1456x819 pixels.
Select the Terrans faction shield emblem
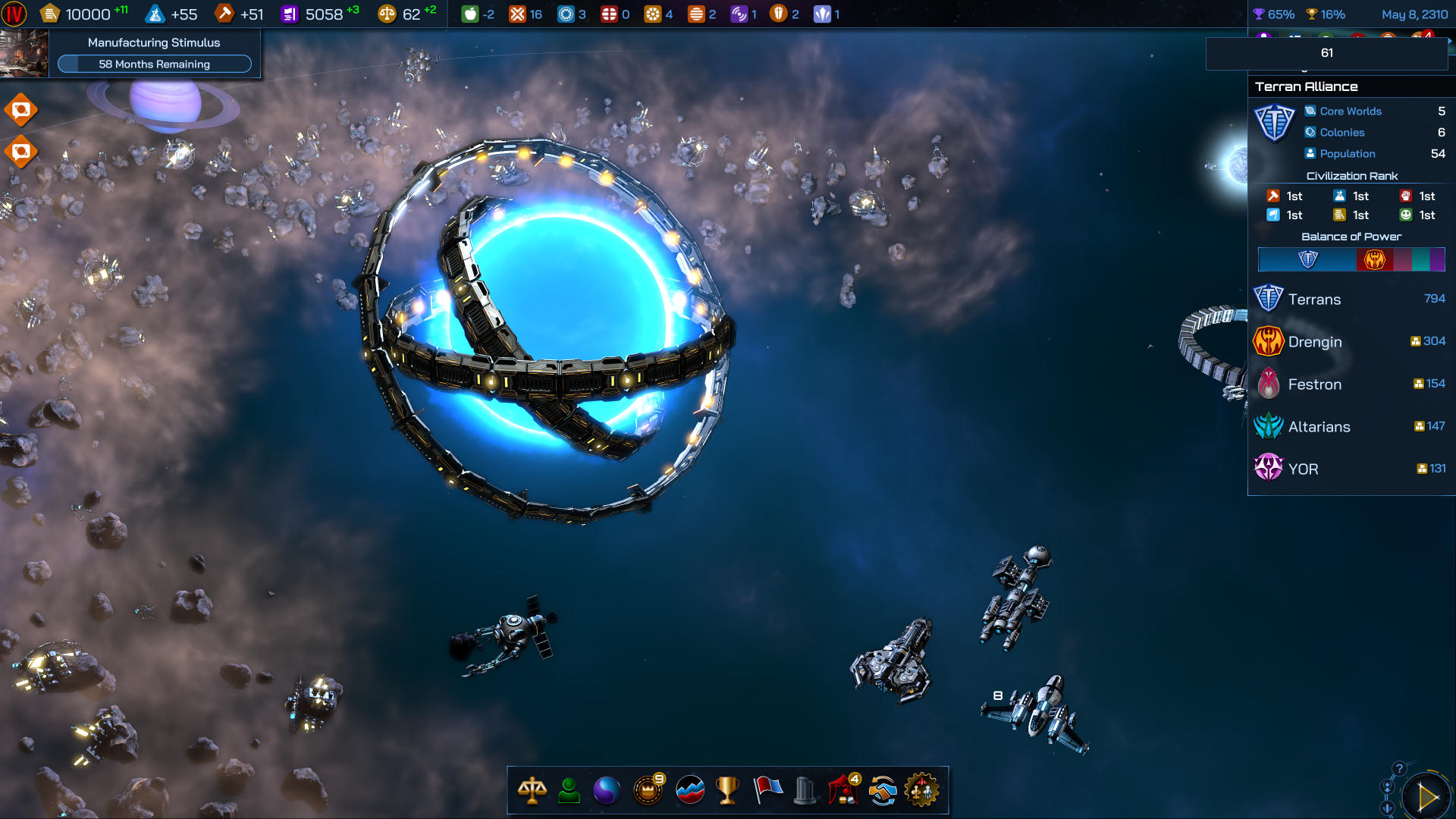tap(1271, 299)
